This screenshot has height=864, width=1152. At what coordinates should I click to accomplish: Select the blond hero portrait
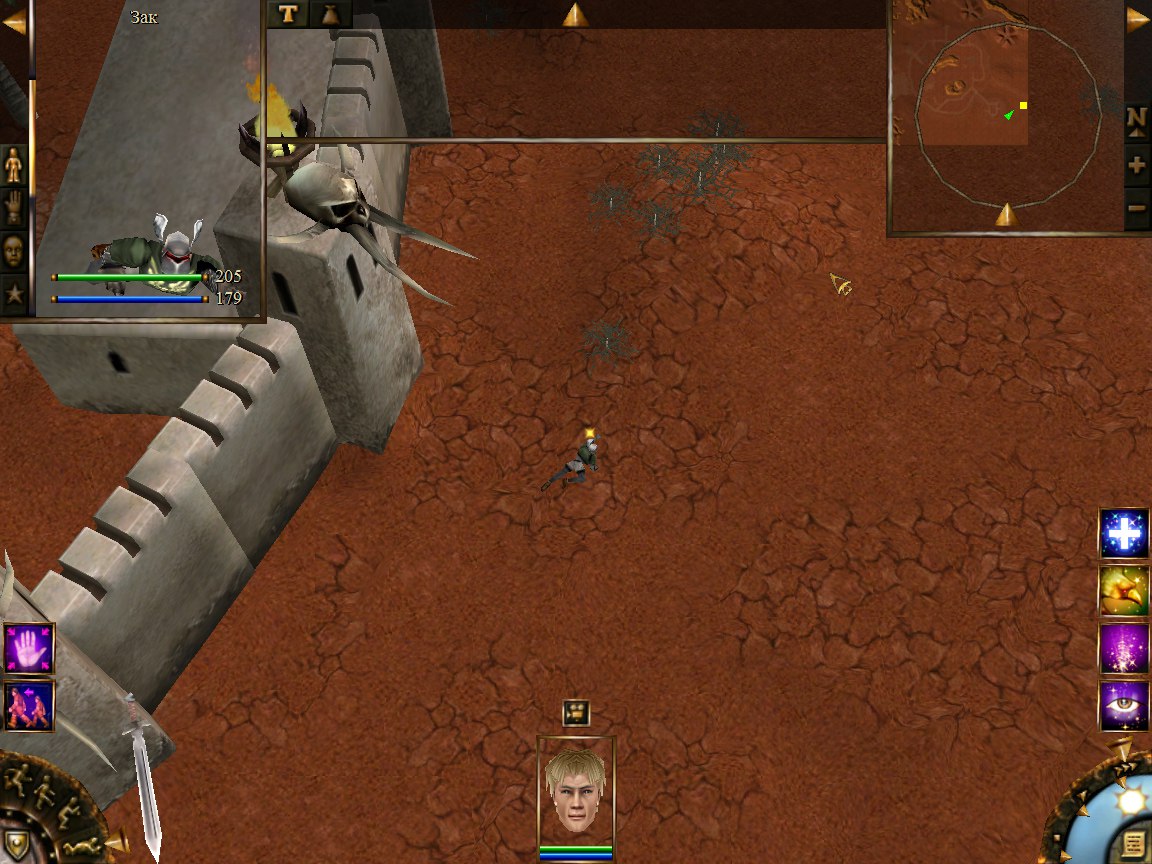(576, 790)
